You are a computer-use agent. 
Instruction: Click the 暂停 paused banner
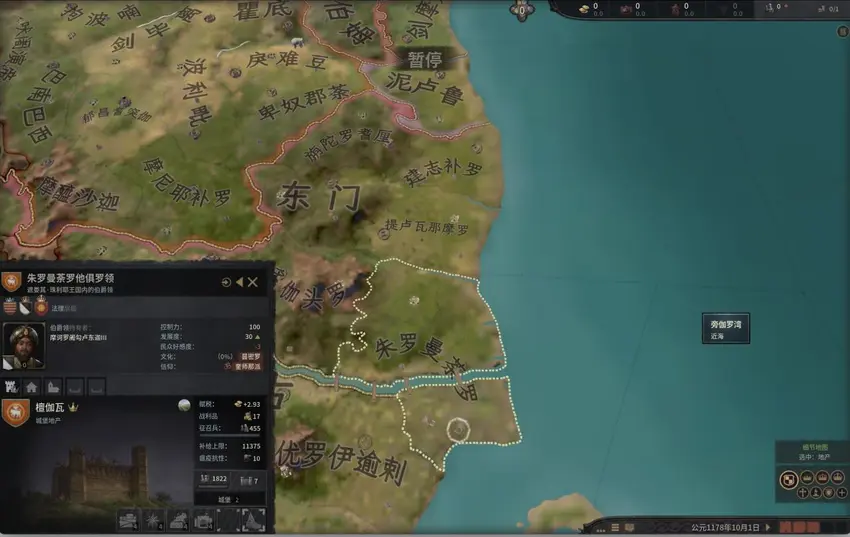(424, 60)
